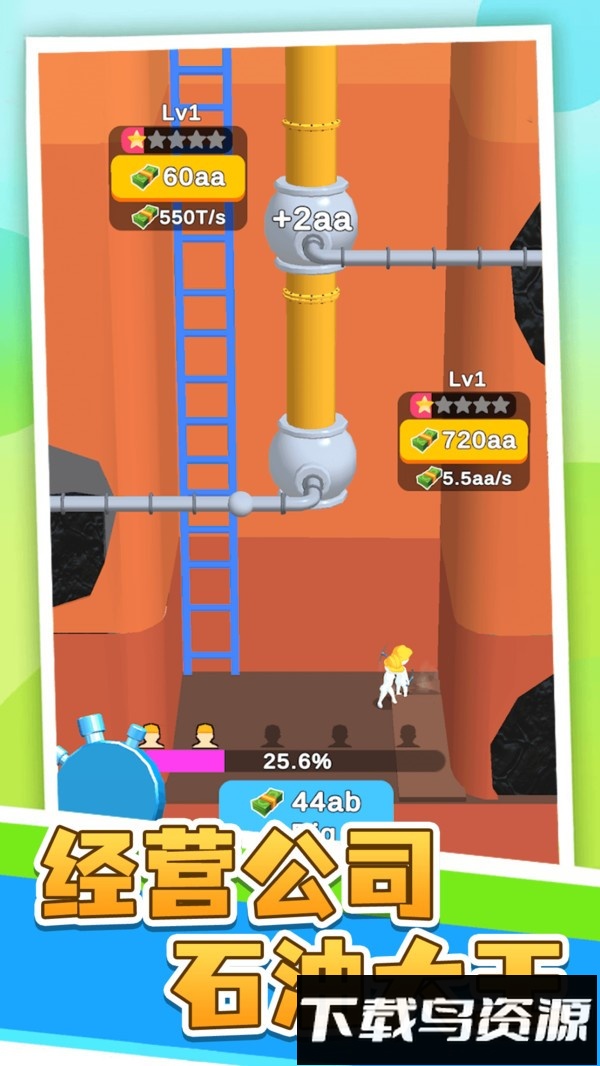Buy the 60aa upgrade
The width and height of the screenshot is (600, 1066).
(x=177, y=178)
